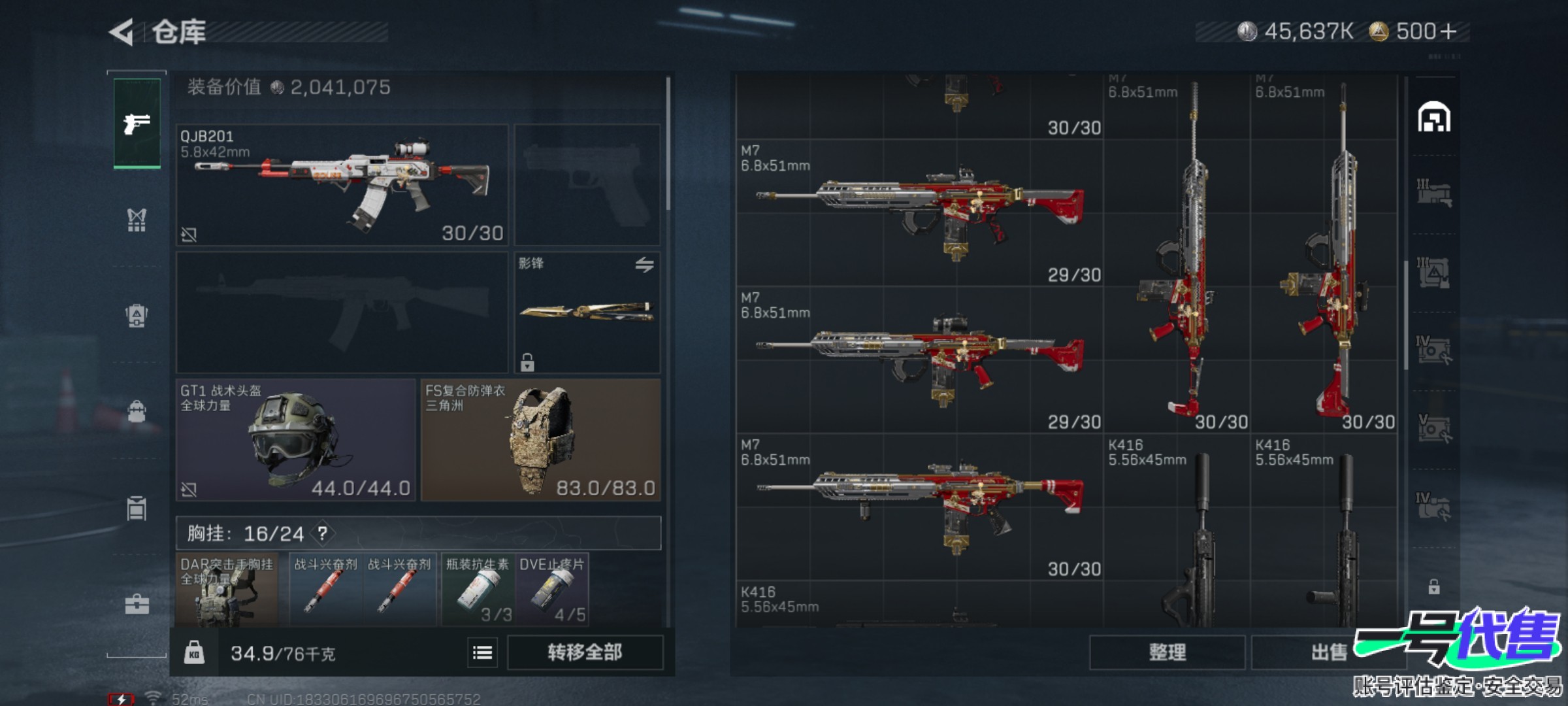1568x706 pixels.
Task: Click the 整理 organize button
Action: point(1167,652)
